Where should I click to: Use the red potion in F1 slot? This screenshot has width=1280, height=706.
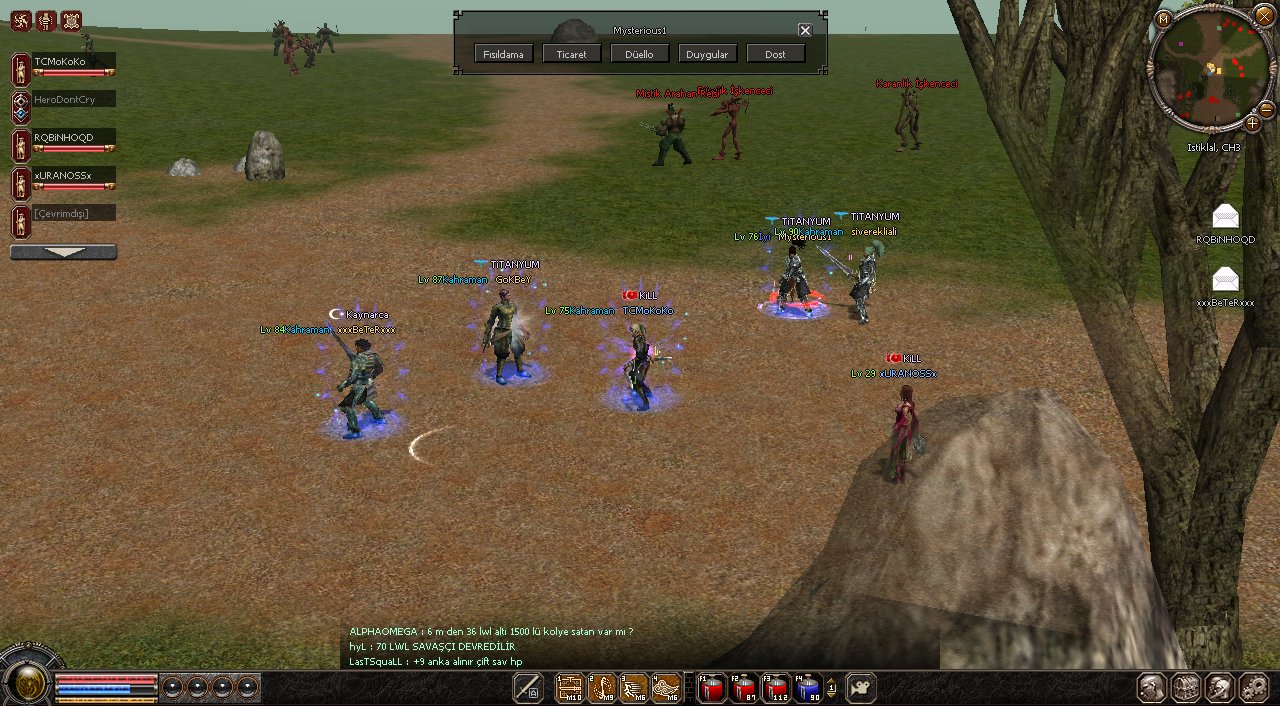pos(711,688)
